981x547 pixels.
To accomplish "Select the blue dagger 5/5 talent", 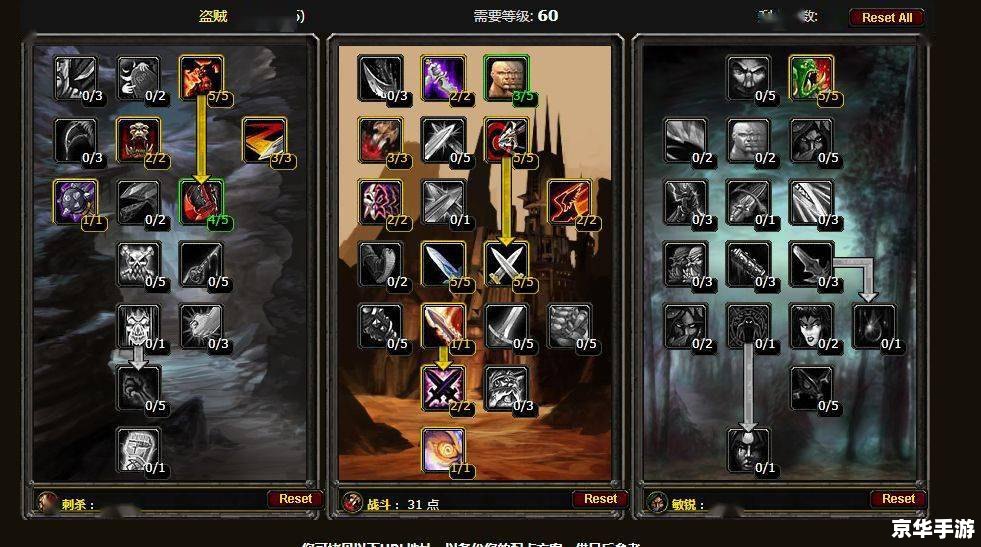I will [443, 264].
